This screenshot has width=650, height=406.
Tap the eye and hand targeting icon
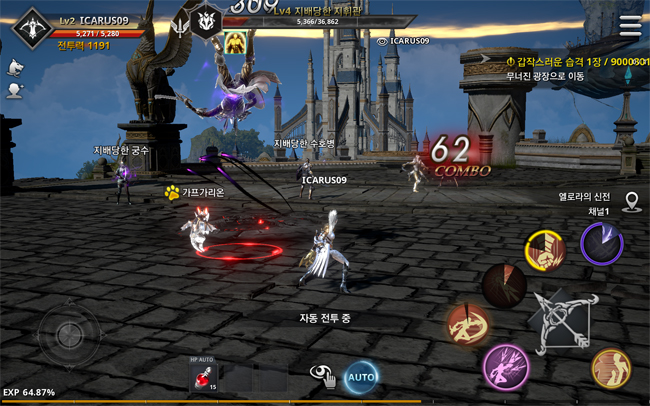pyautogui.click(x=322, y=375)
